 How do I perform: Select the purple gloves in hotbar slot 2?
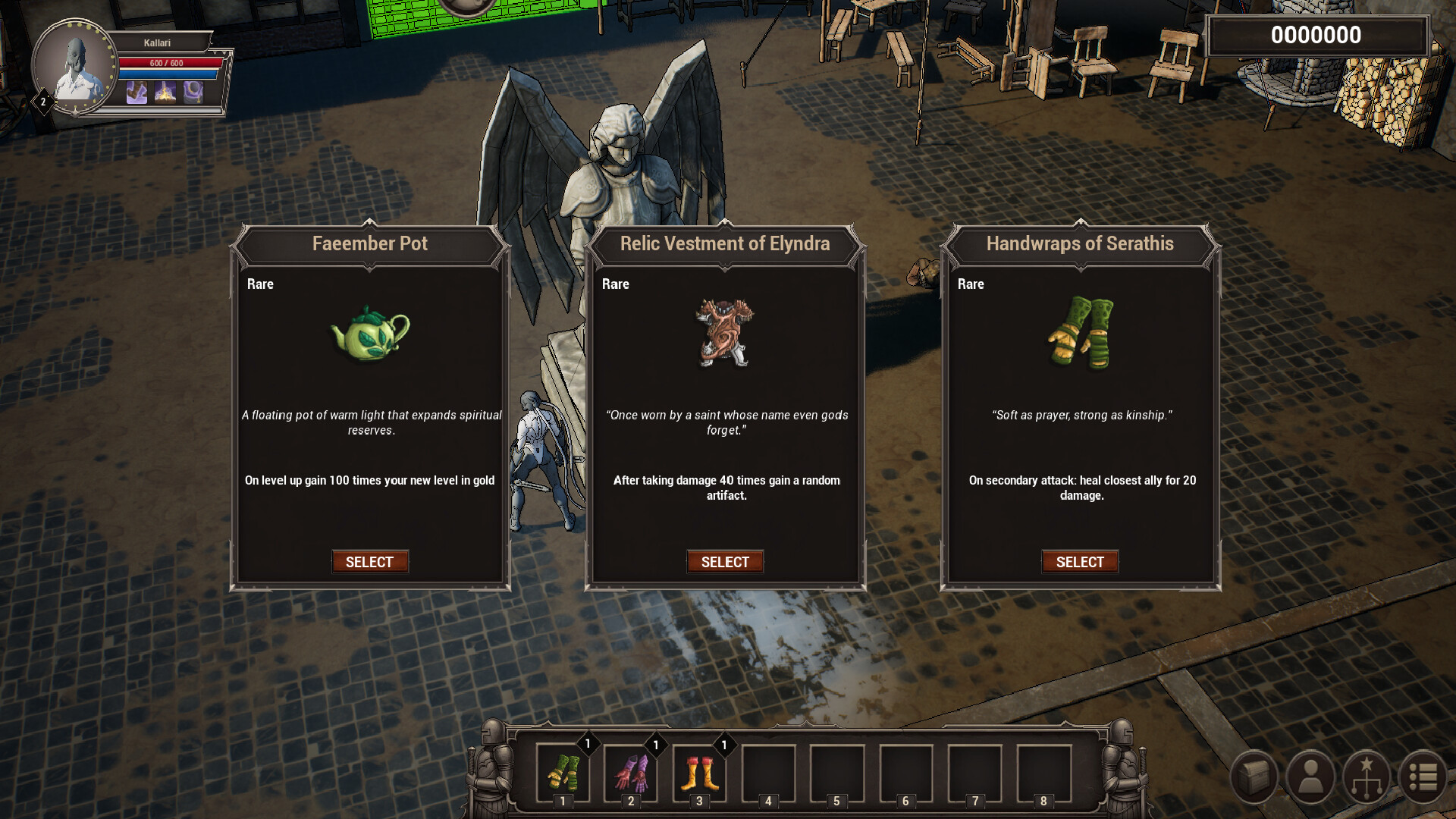click(630, 773)
